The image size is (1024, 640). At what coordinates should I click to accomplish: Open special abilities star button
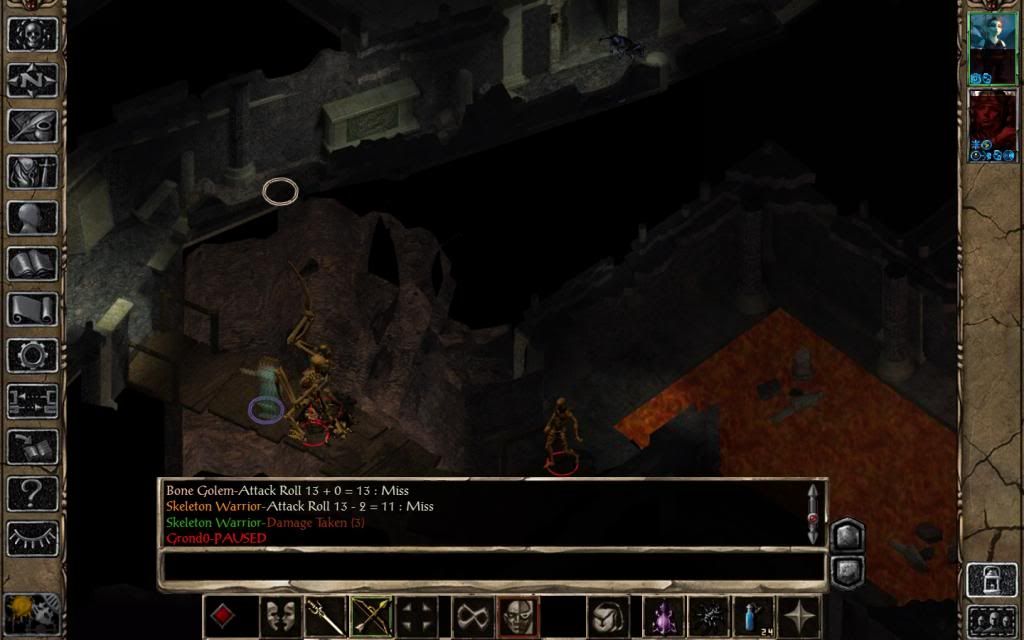(799, 615)
